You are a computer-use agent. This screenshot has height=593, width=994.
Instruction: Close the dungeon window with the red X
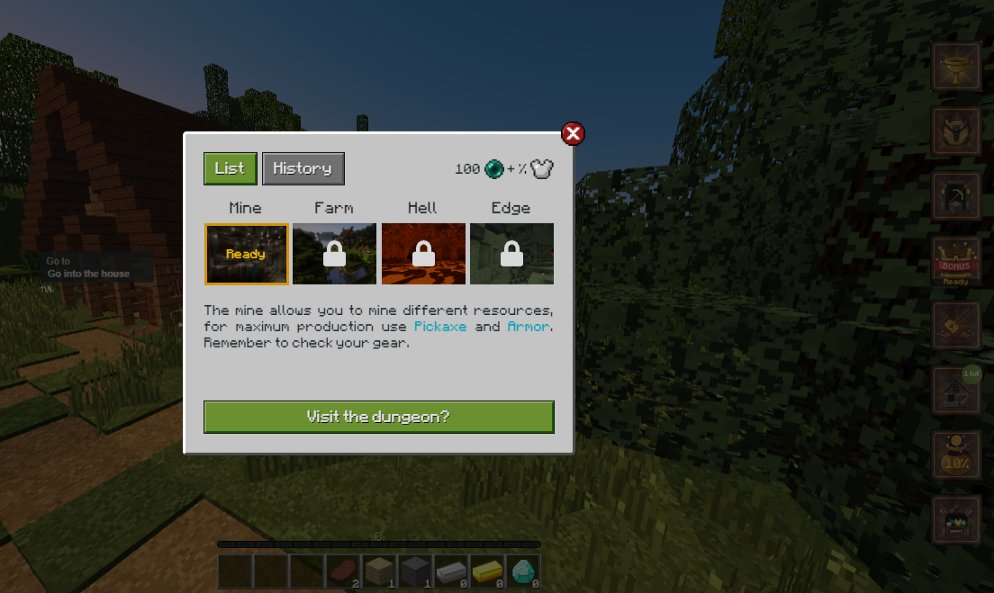point(572,134)
